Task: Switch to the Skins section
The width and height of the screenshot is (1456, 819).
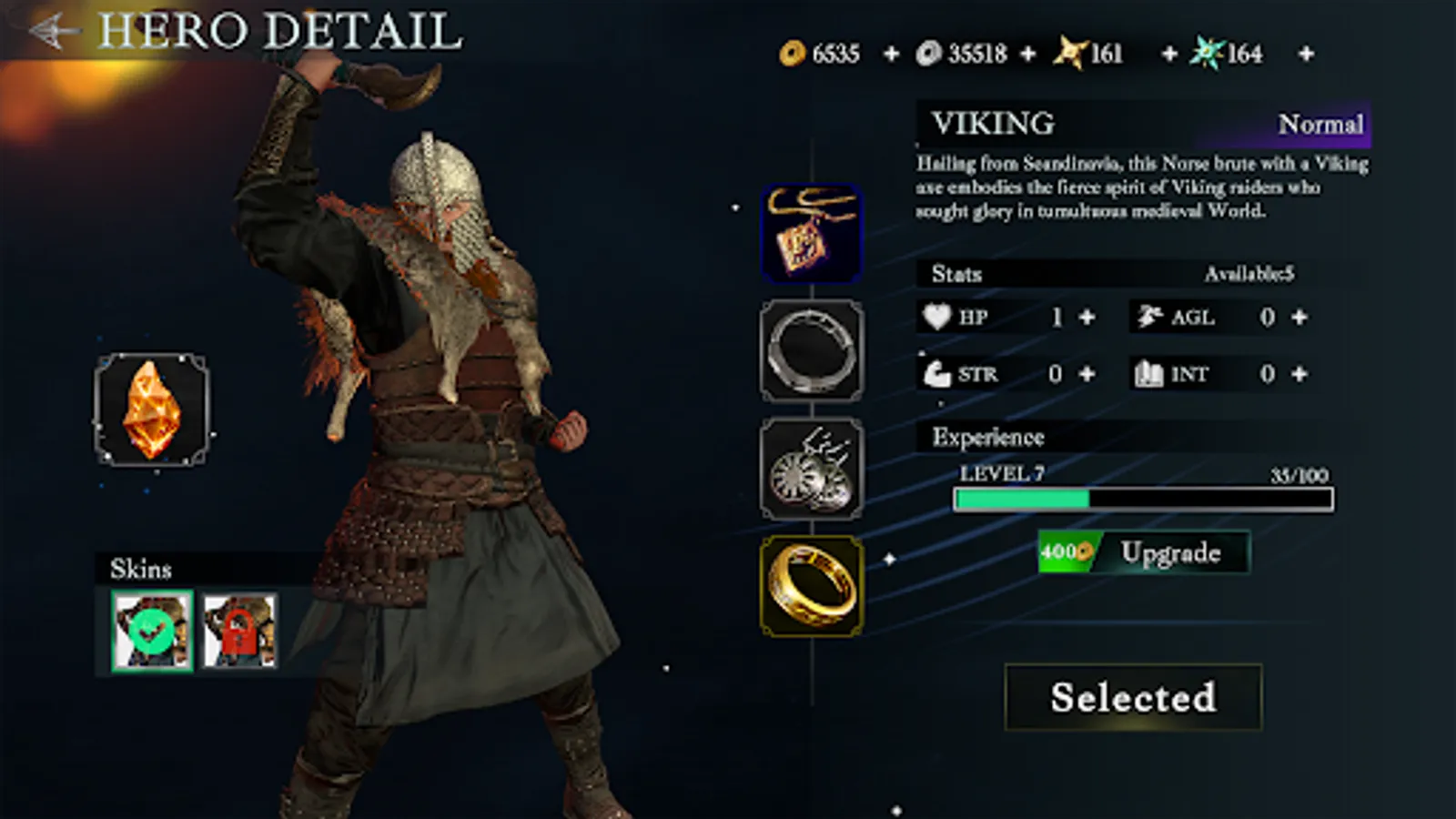Action: tap(143, 570)
